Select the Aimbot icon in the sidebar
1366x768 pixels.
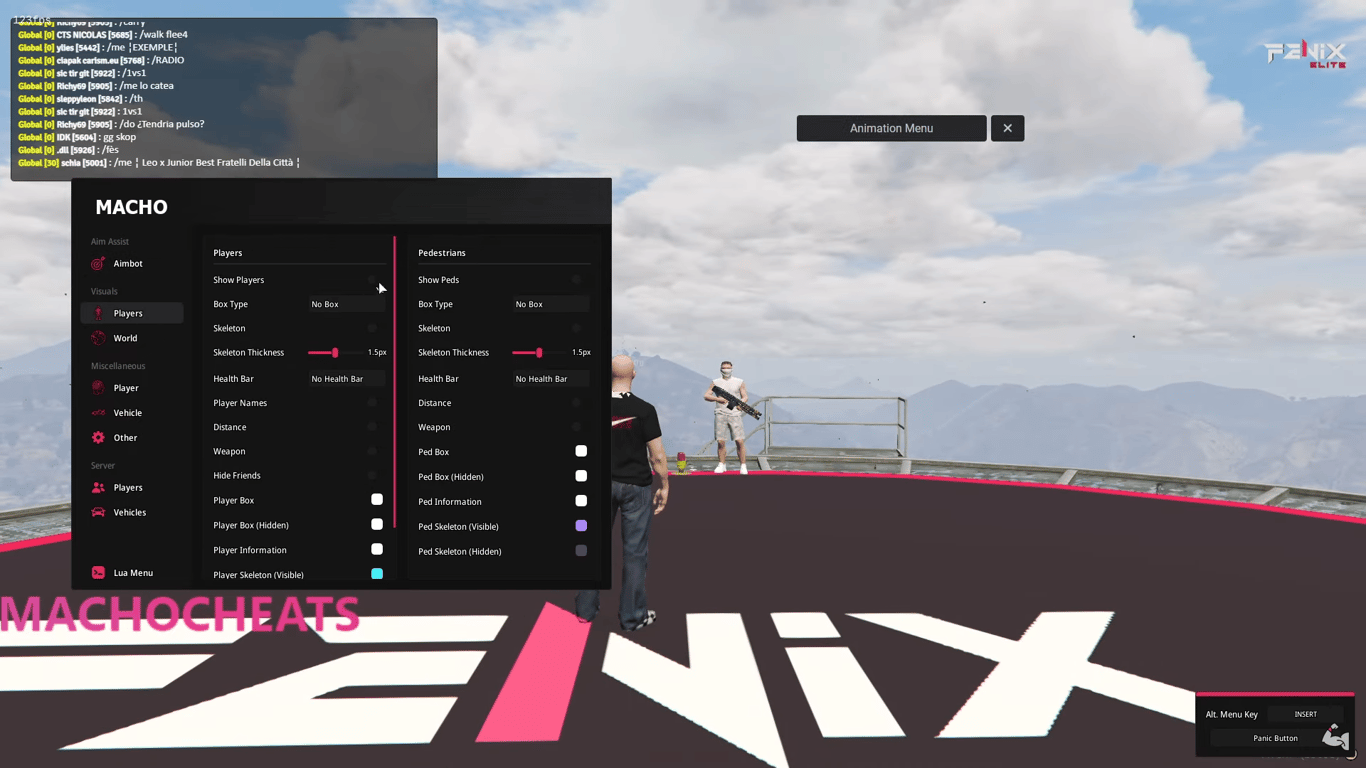click(97, 263)
